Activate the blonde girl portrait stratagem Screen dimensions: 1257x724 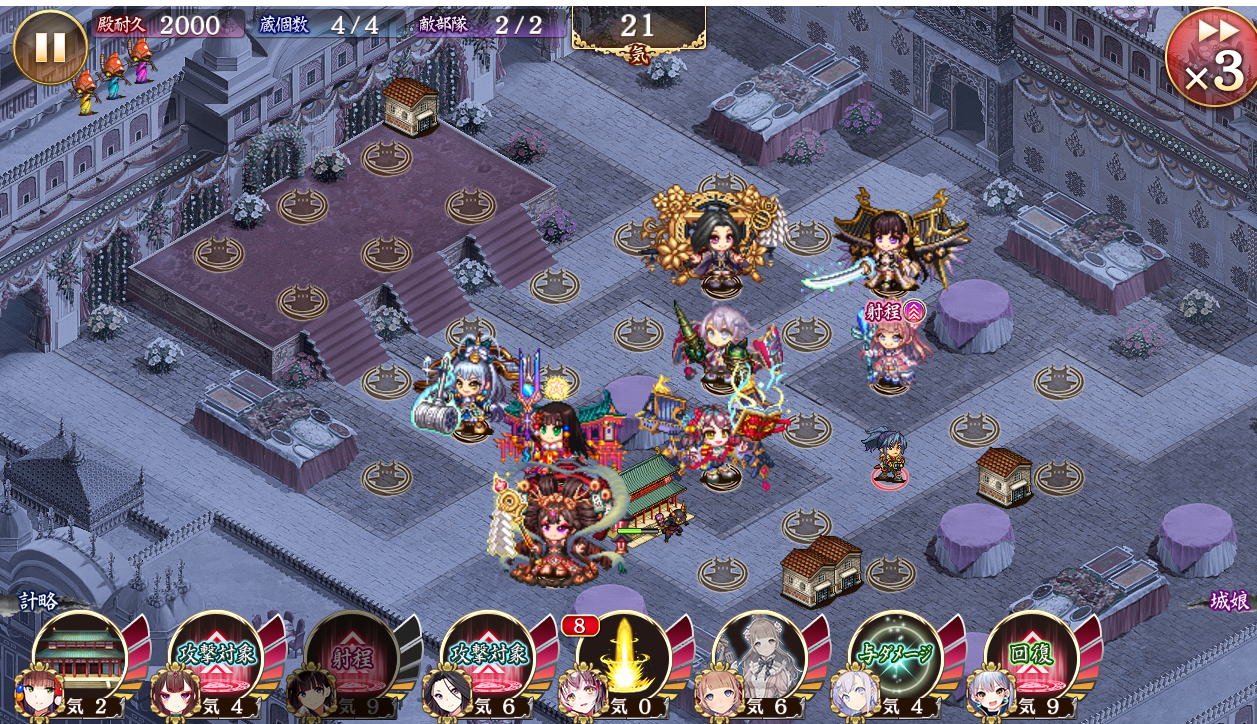coord(760,655)
